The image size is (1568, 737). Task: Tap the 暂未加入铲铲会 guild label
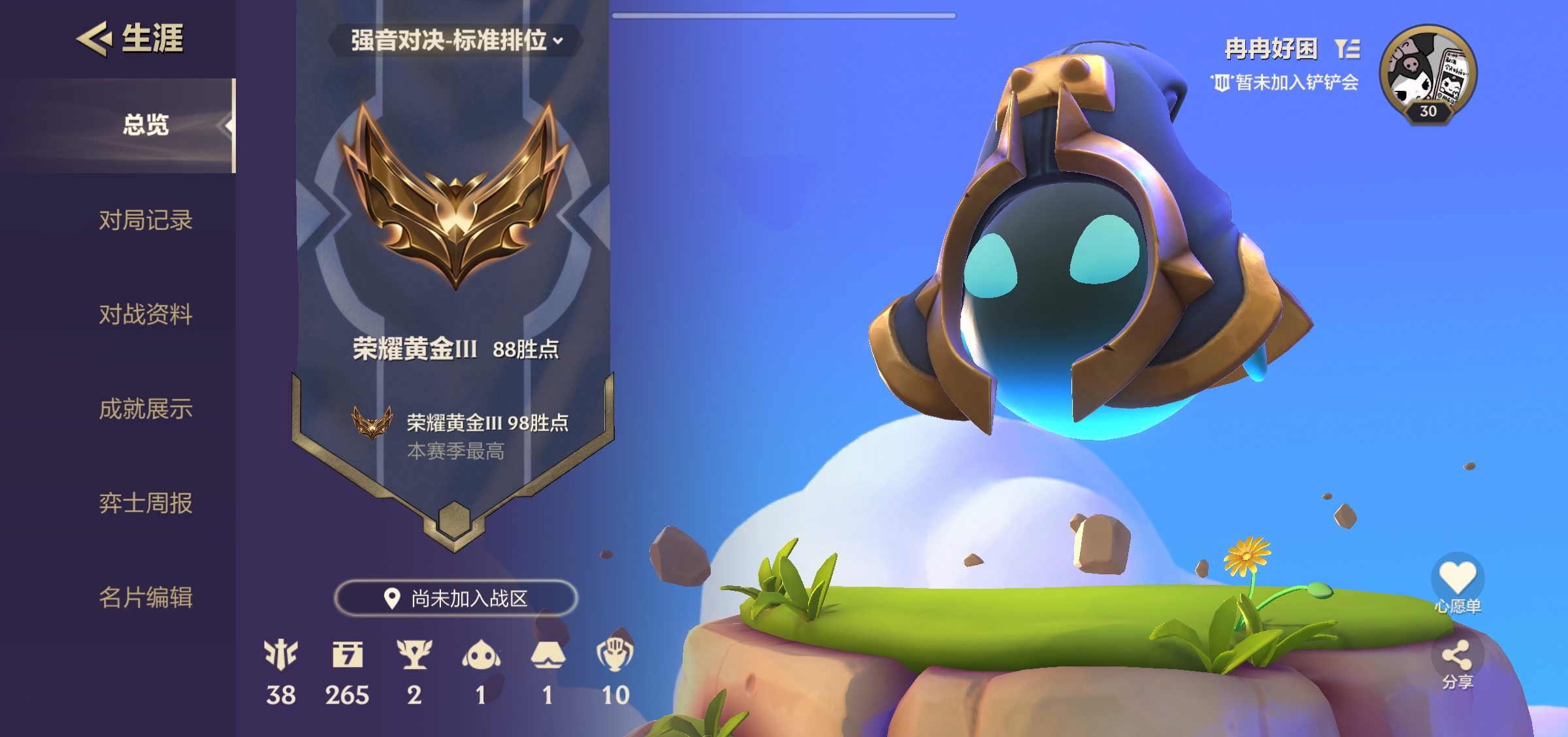pyautogui.click(x=1285, y=83)
